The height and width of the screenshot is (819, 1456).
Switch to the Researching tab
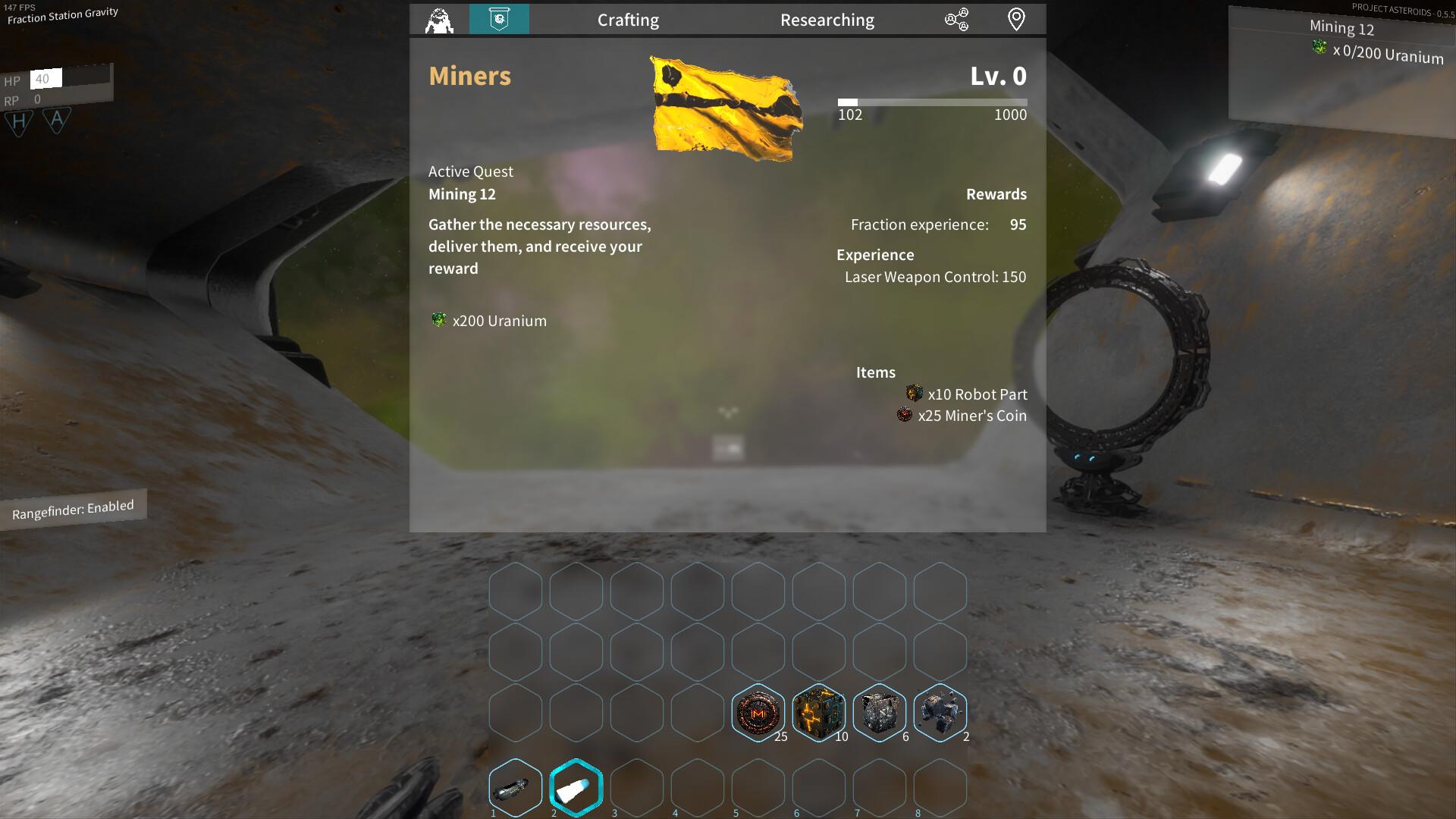pos(827,20)
